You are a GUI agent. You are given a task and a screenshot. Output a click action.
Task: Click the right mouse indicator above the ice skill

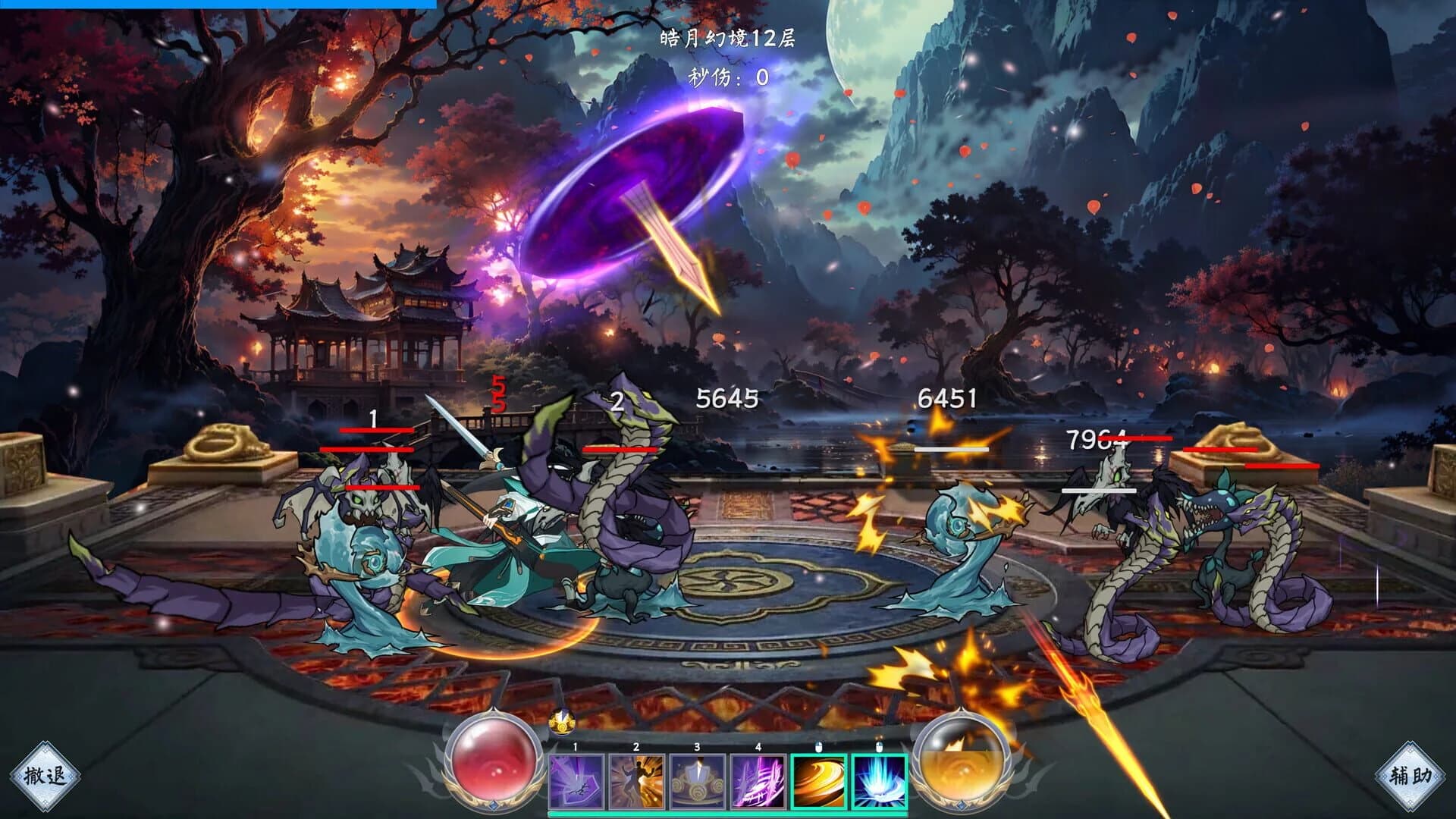[880, 745]
